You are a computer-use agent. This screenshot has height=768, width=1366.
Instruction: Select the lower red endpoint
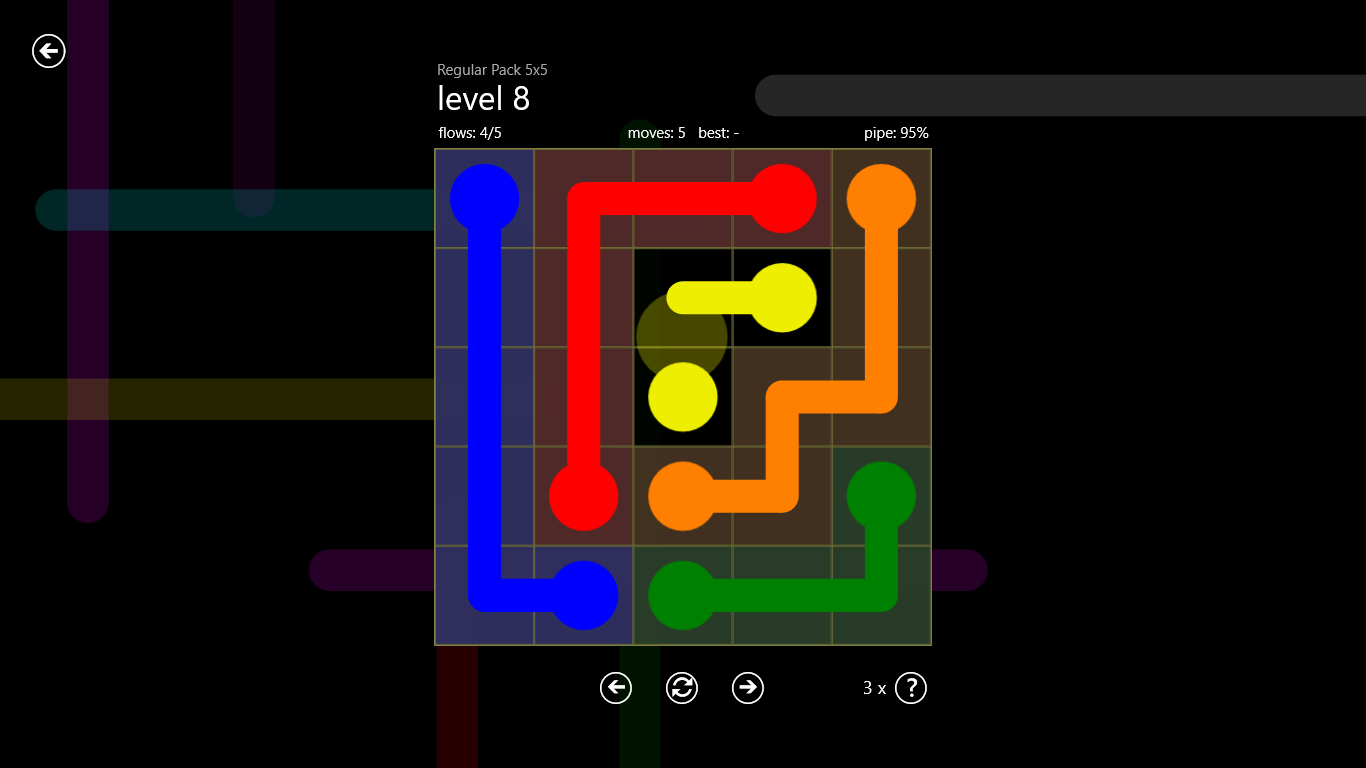tap(584, 496)
